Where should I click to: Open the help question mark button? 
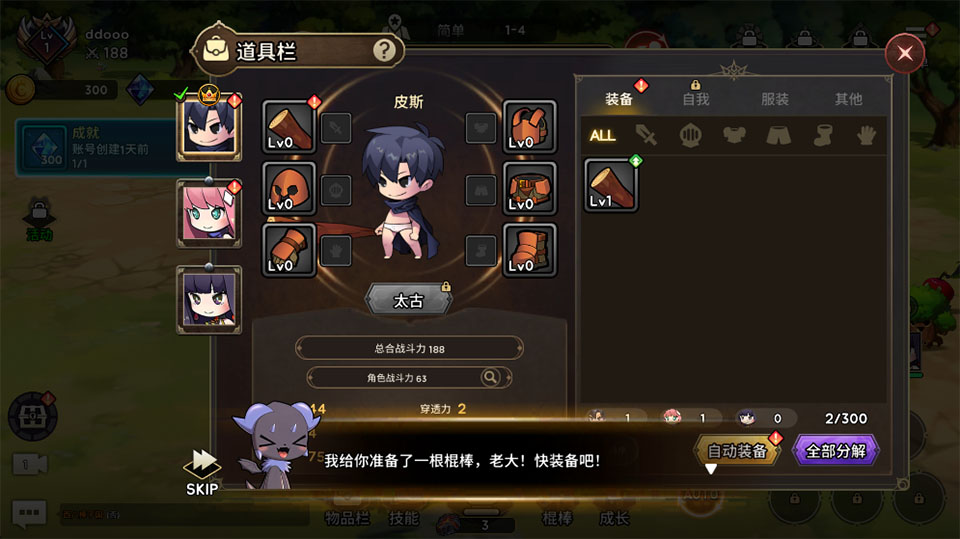click(383, 50)
